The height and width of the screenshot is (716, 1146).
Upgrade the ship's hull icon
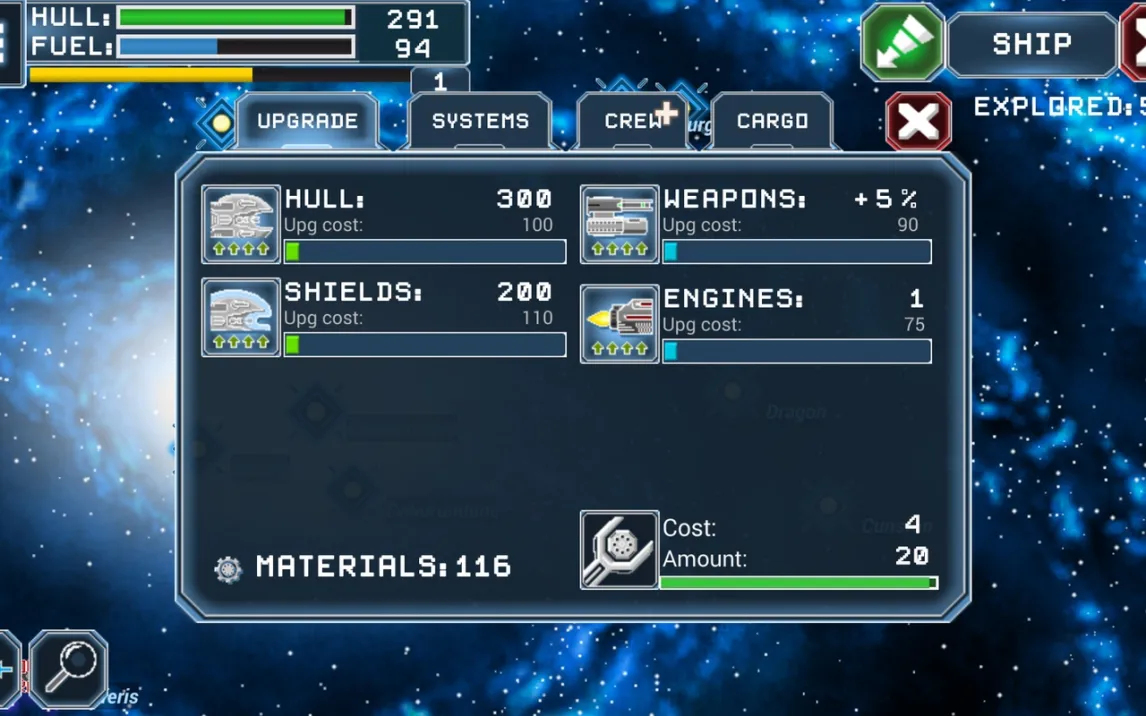click(241, 224)
